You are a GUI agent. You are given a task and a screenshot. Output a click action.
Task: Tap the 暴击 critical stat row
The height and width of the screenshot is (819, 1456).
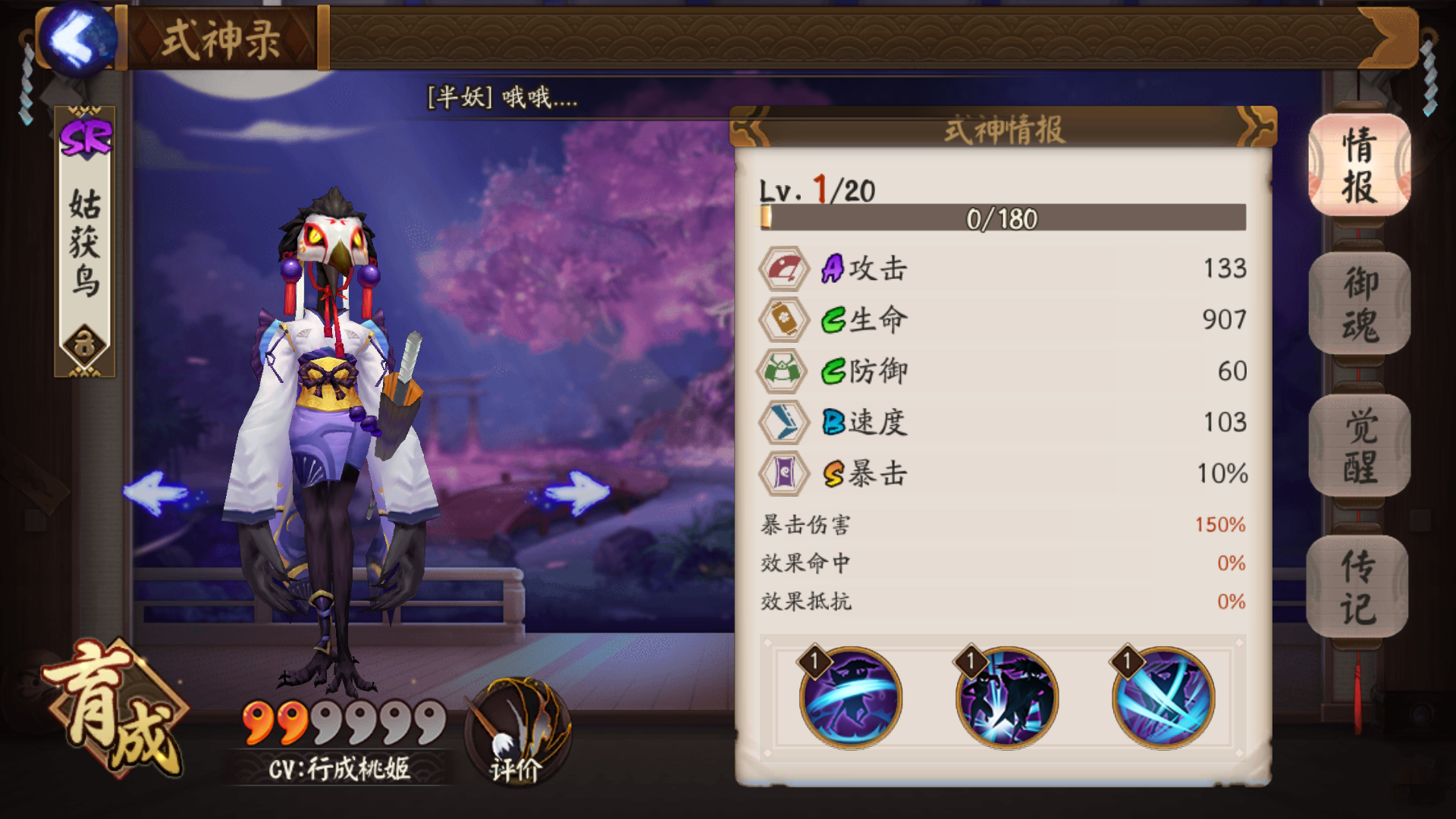click(x=1003, y=473)
